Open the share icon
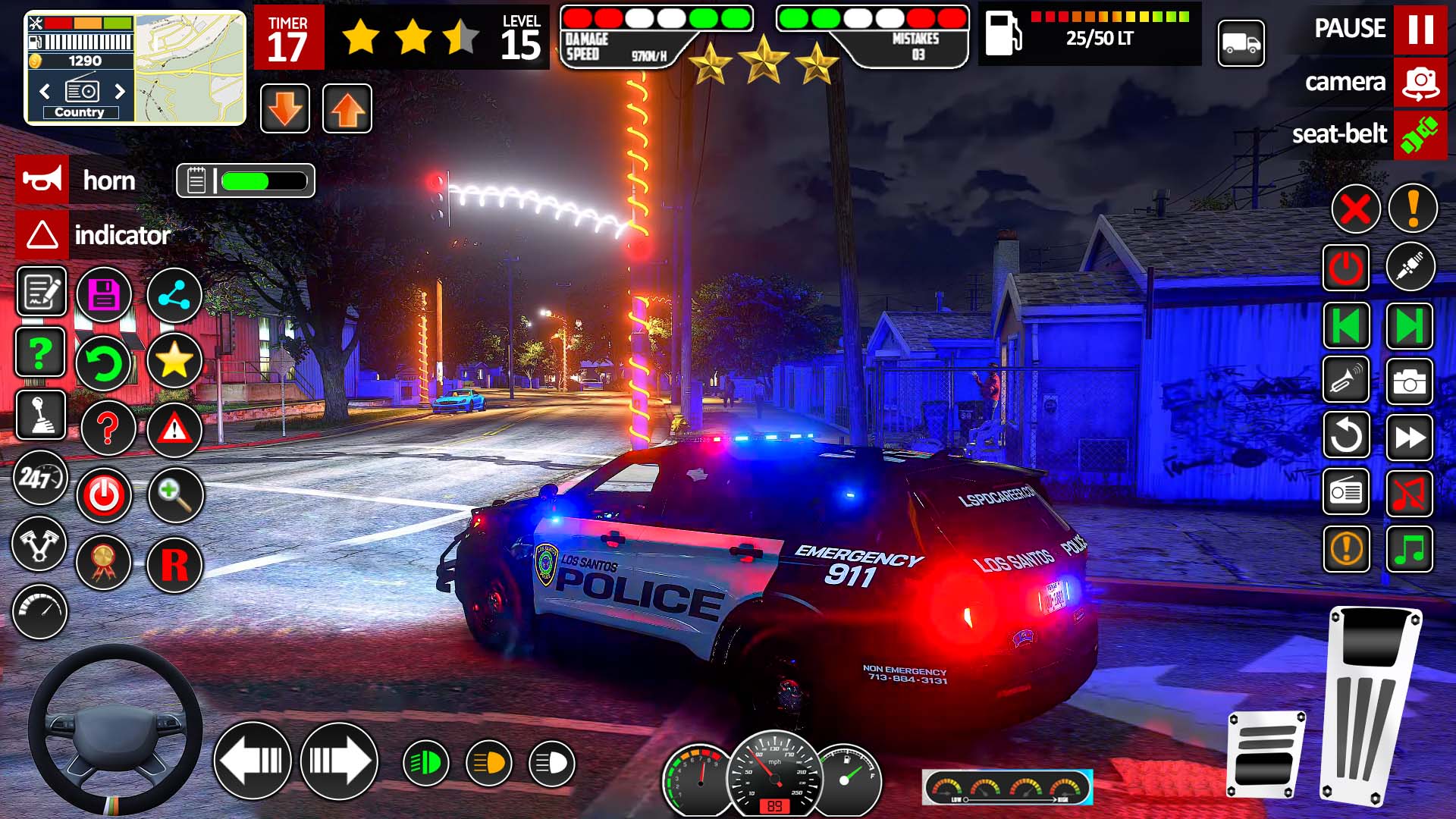This screenshot has height=819, width=1456. point(174,295)
